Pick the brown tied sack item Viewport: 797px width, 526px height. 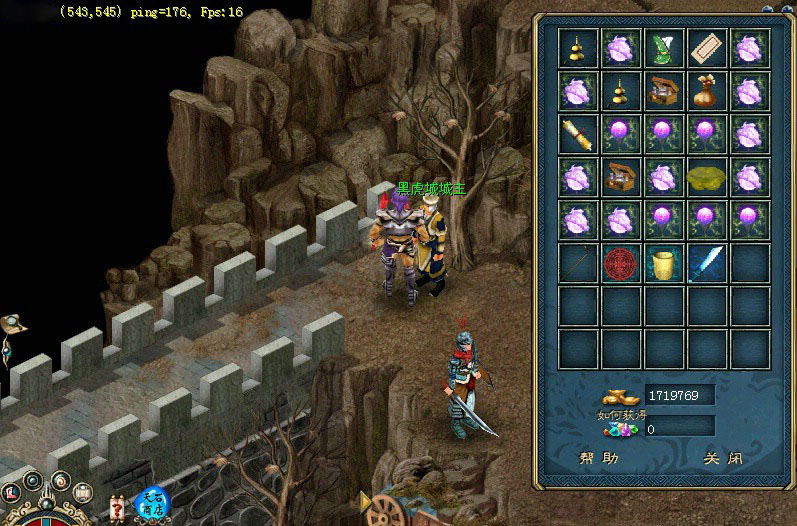pos(707,91)
